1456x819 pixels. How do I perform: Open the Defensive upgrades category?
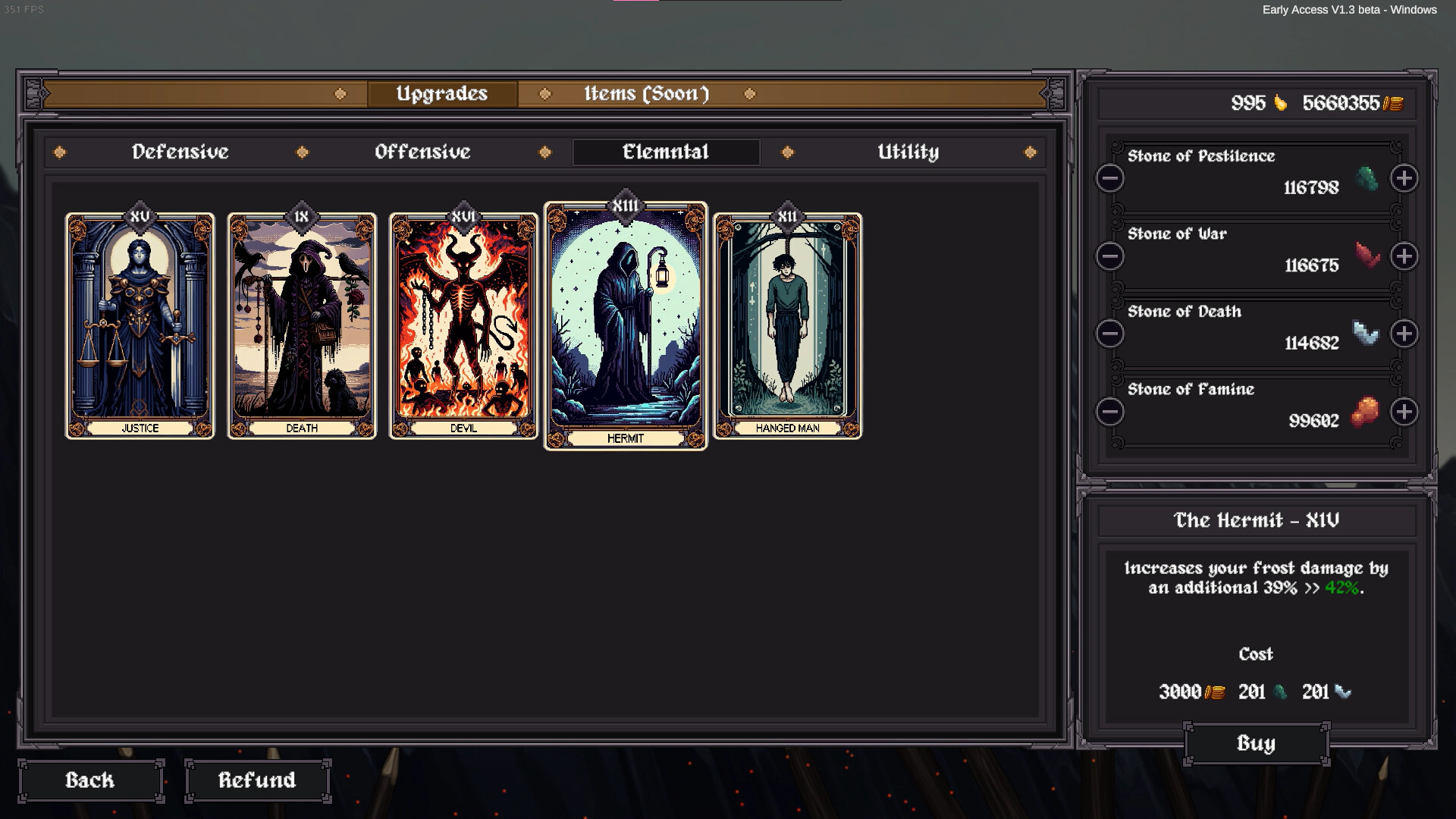point(180,152)
